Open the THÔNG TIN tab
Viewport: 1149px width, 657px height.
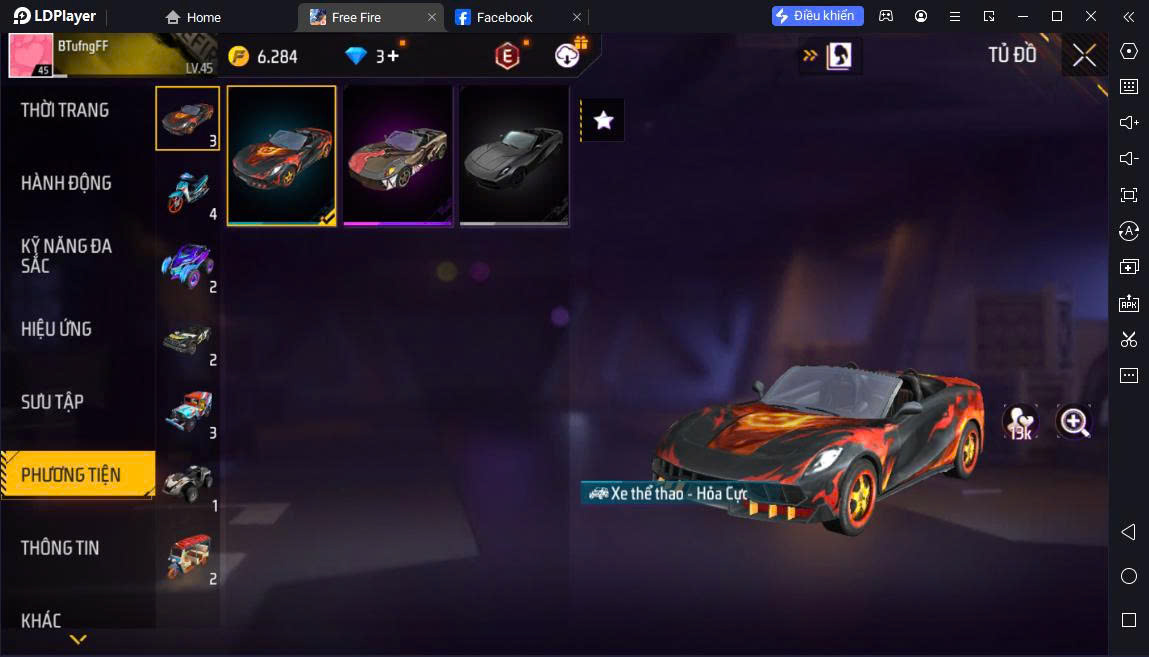(x=60, y=548)
